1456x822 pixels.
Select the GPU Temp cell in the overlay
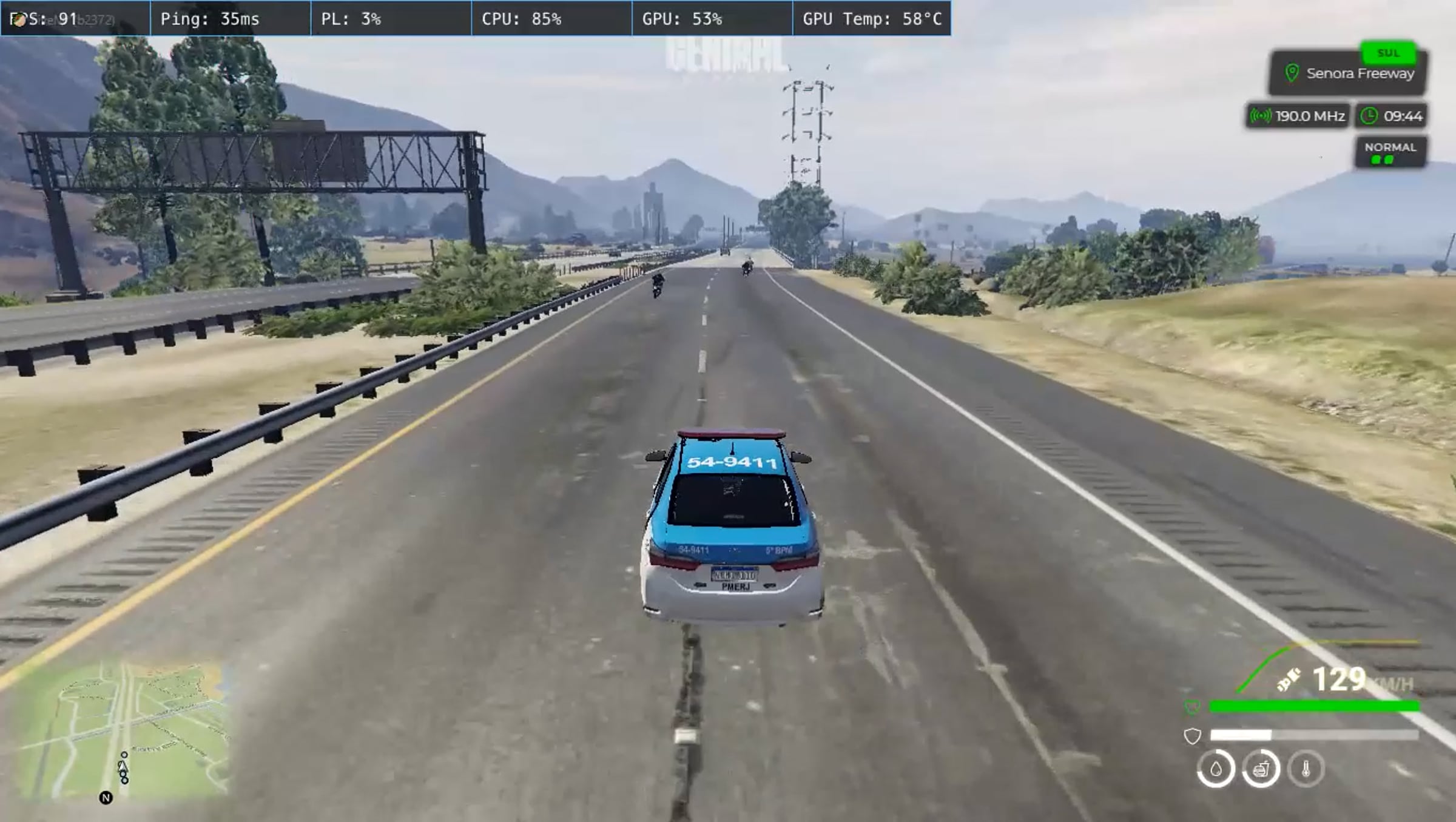pyautogui.click(x=871, y=19)
